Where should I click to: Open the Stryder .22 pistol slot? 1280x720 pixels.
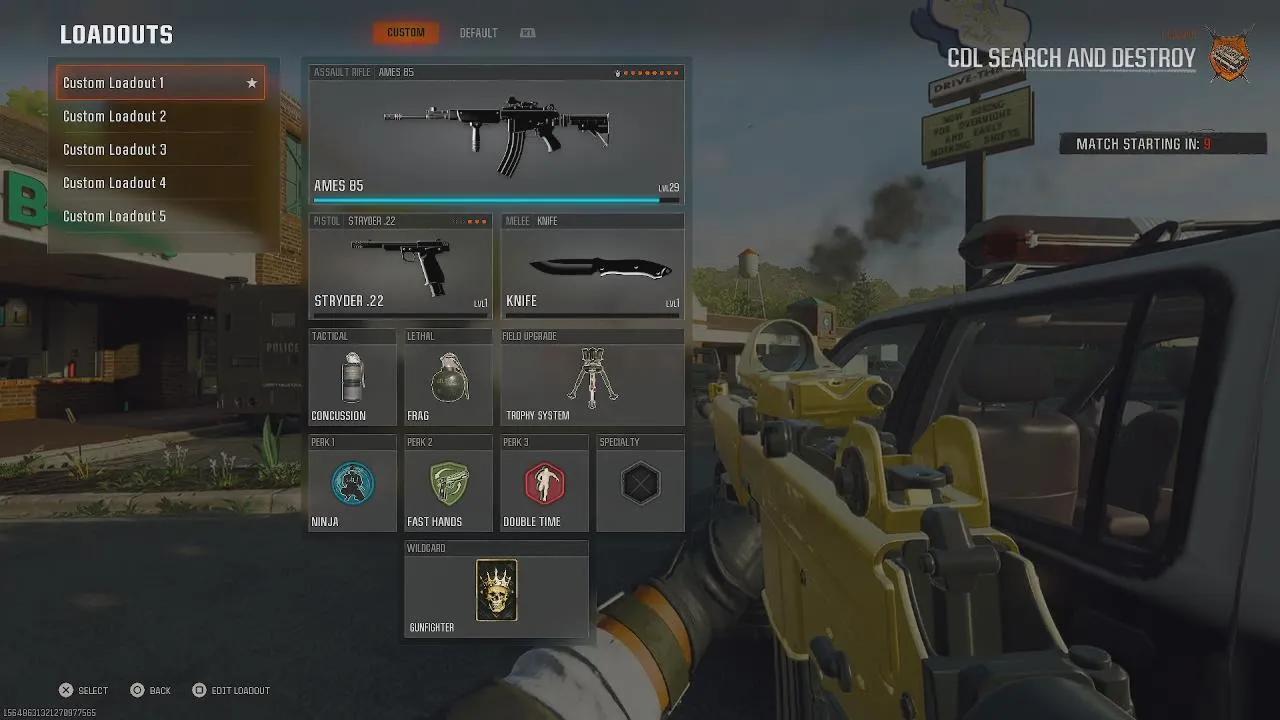pyautogui.click(x=400, y=266)
